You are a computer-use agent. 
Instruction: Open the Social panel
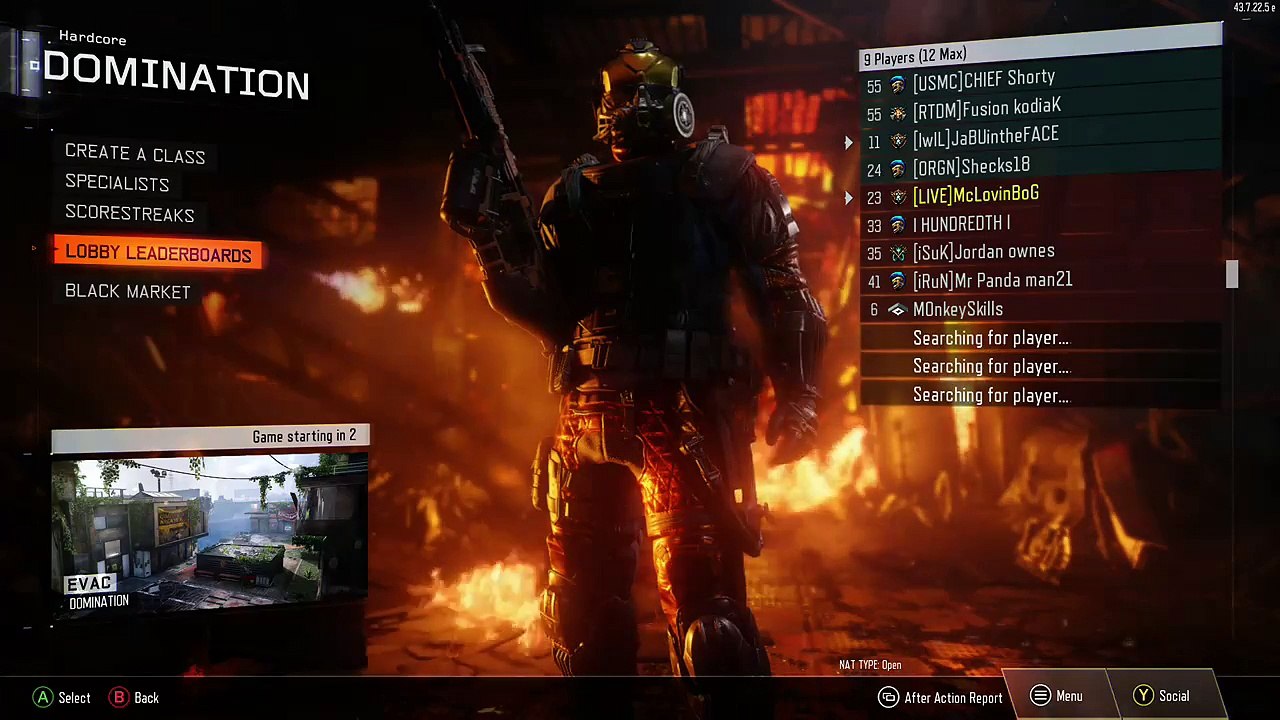pyautogui.click(x=1161, y=697)
